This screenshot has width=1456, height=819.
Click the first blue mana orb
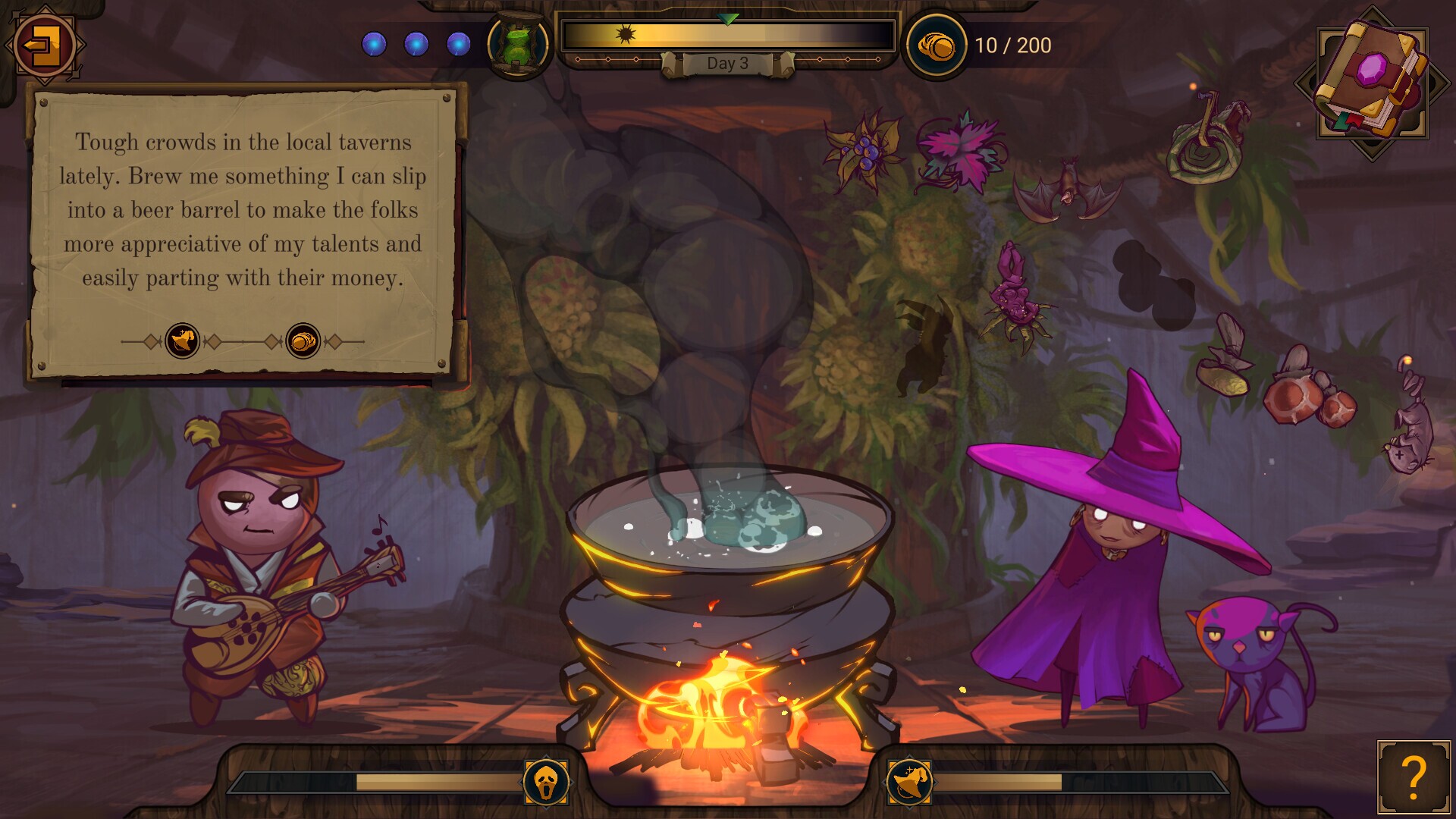click(x=373, y=44)
